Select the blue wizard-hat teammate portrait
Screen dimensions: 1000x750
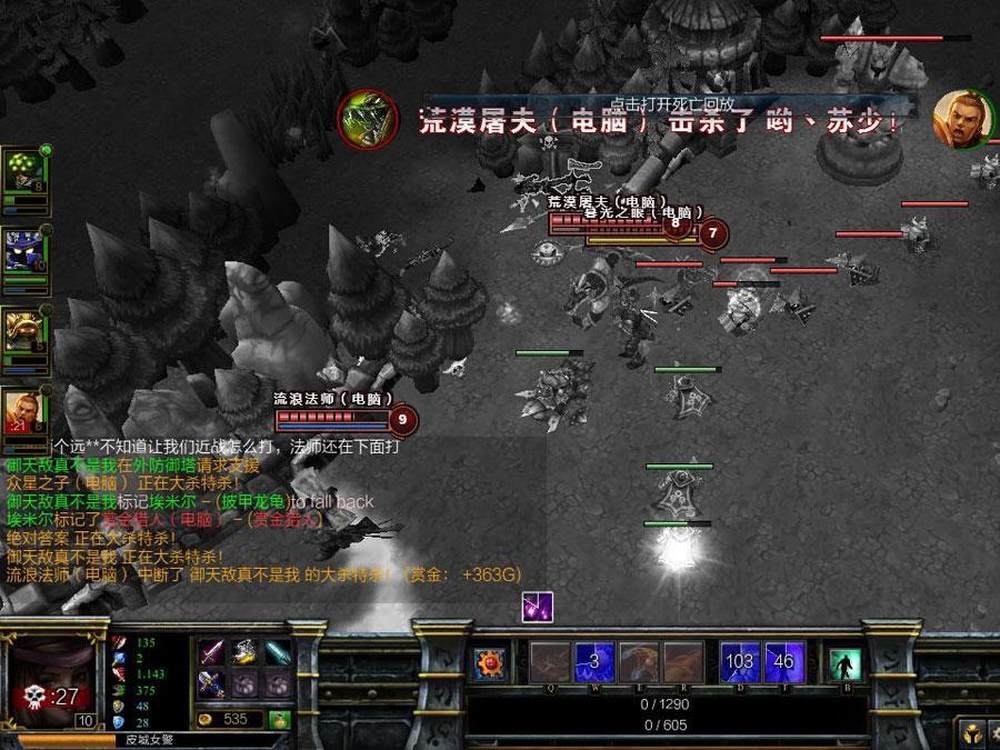point(24,250)
